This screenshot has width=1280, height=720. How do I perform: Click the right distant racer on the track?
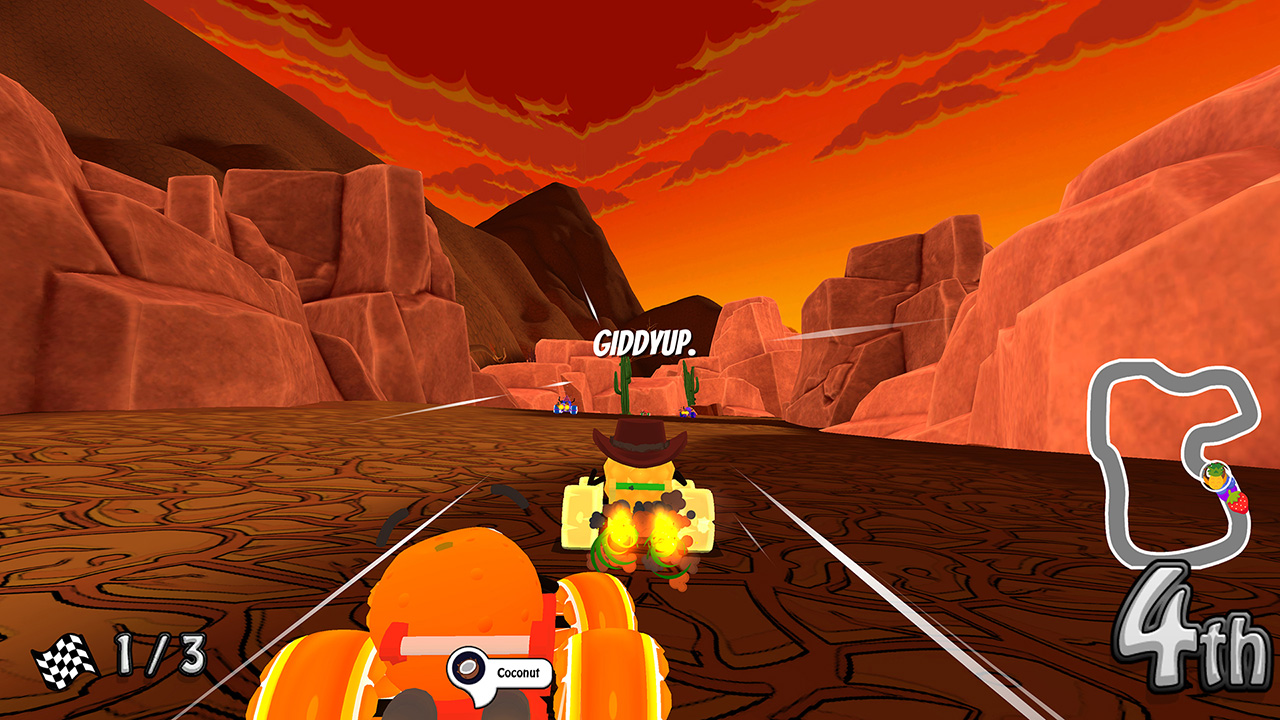(688, 413)
